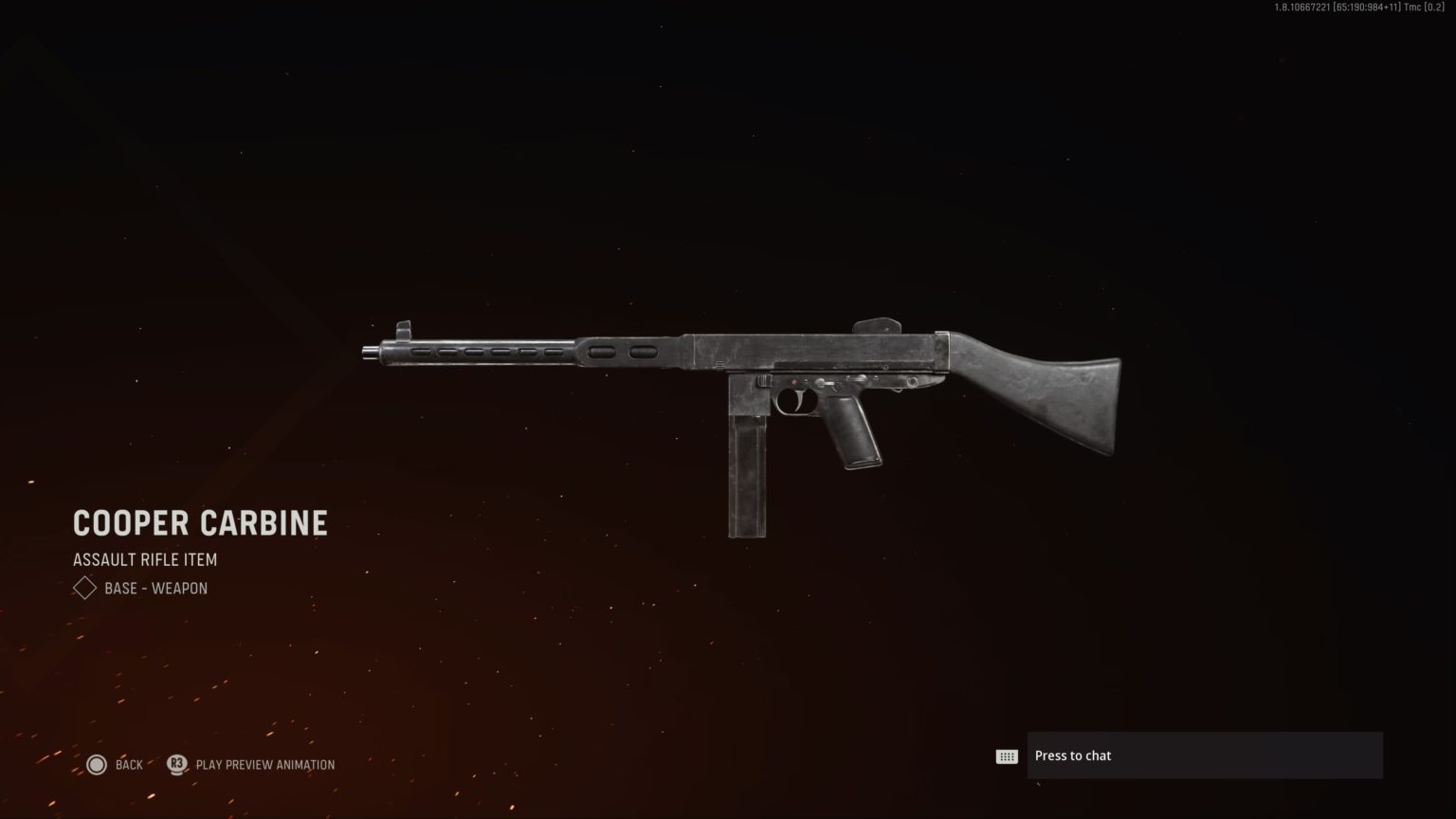Select the BASE - WEAPON rarity label
The height and width of the screenshot is (819, 1456).
click(159, 588)
